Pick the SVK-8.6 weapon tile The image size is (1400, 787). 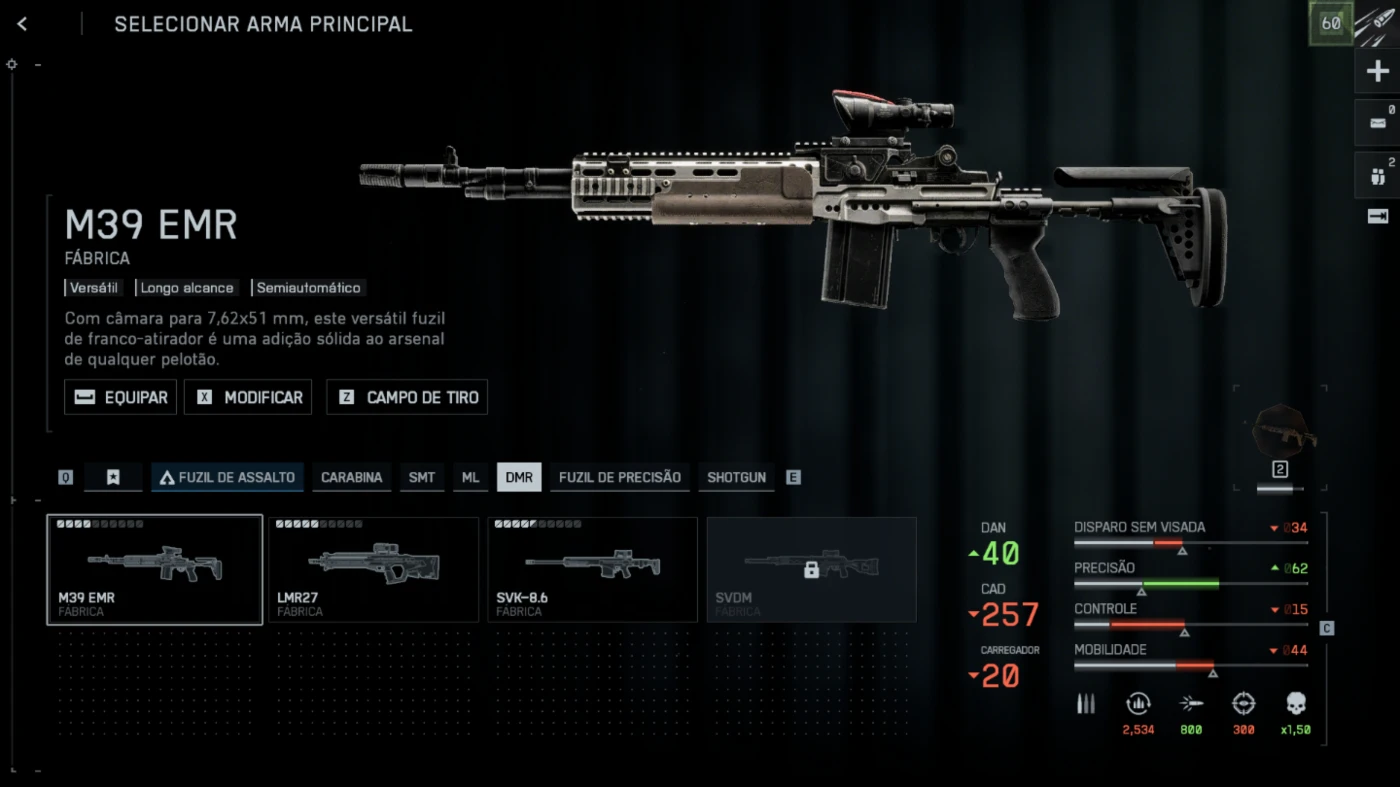pos(592,569)
